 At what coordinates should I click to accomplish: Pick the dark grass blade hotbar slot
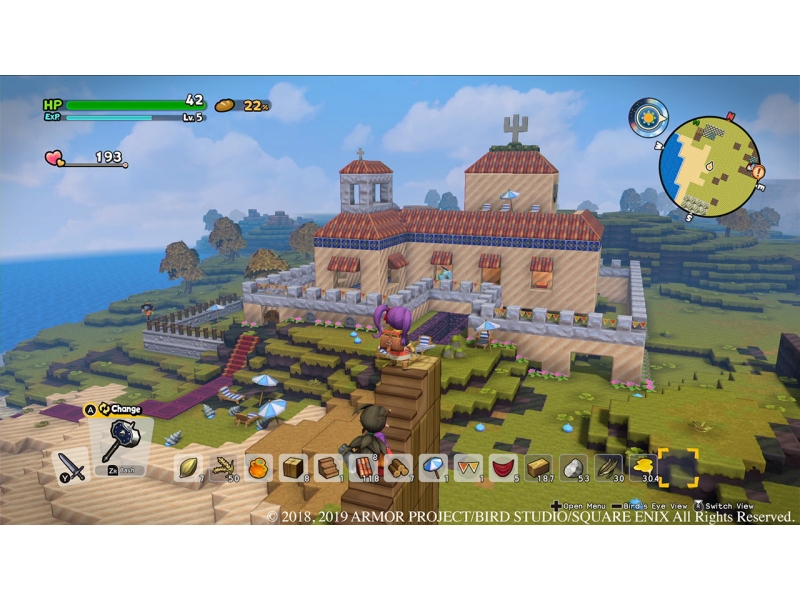(x=608, y=467)
